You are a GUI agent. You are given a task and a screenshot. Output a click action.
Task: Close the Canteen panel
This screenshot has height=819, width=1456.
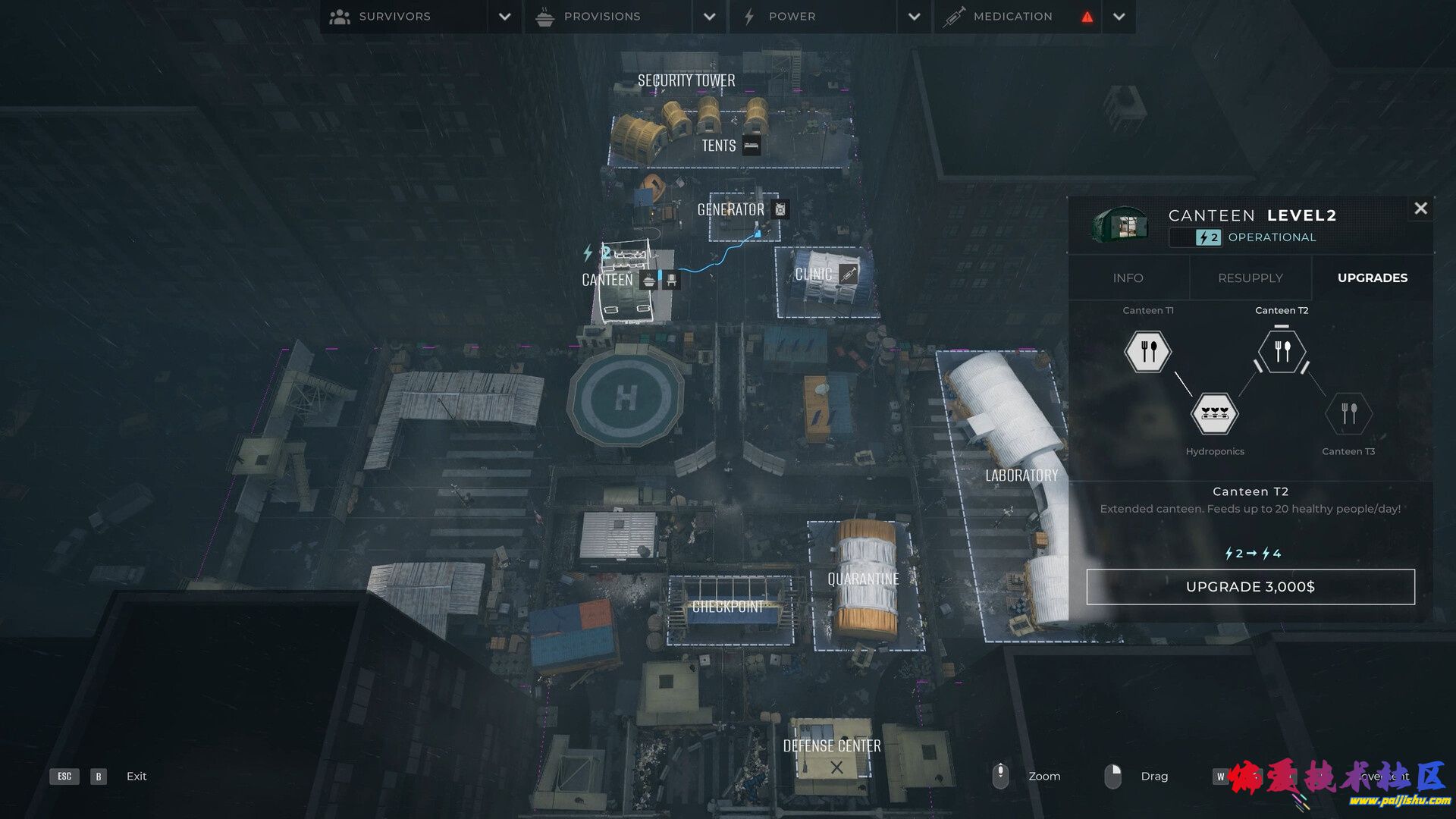click(1420, 209)
